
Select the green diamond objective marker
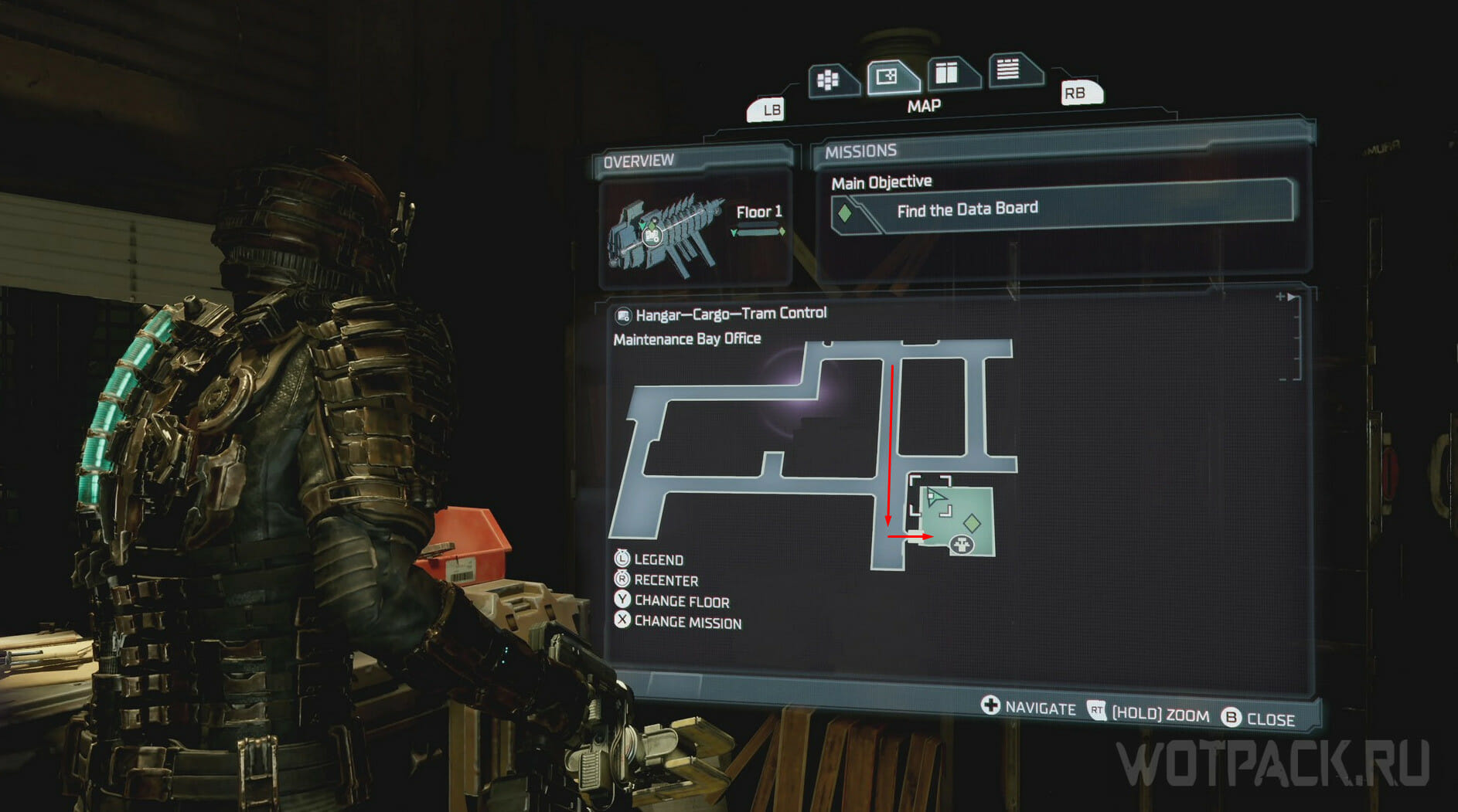point(972,523)
